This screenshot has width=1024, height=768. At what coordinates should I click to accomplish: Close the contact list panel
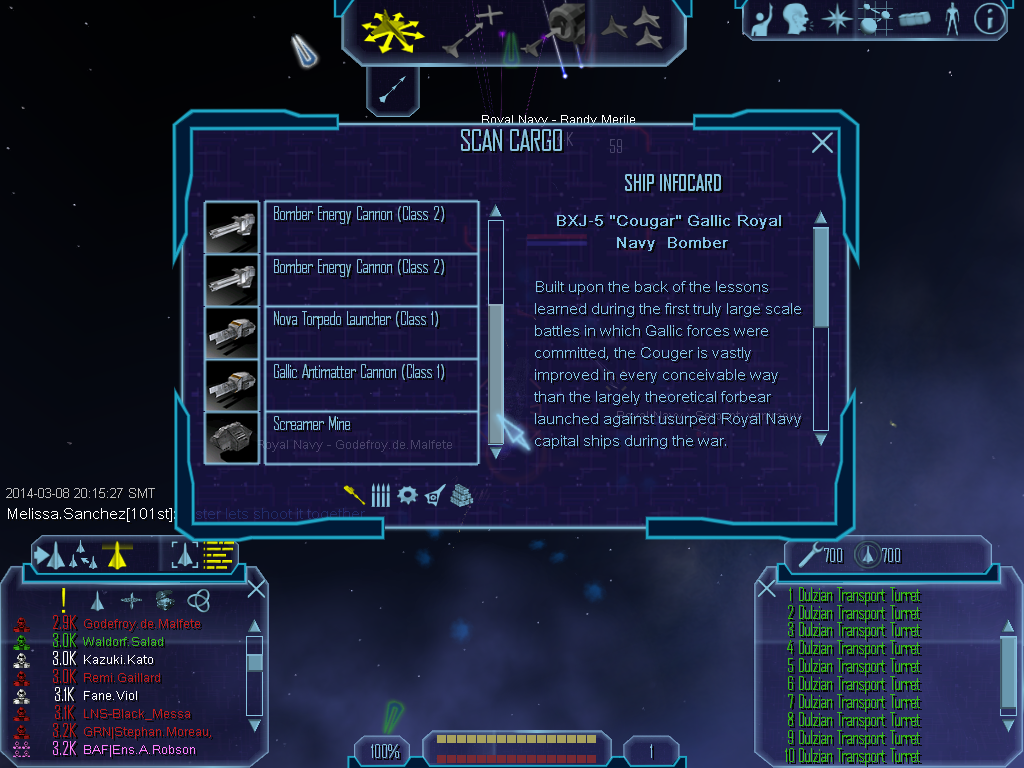coord(256,588)
